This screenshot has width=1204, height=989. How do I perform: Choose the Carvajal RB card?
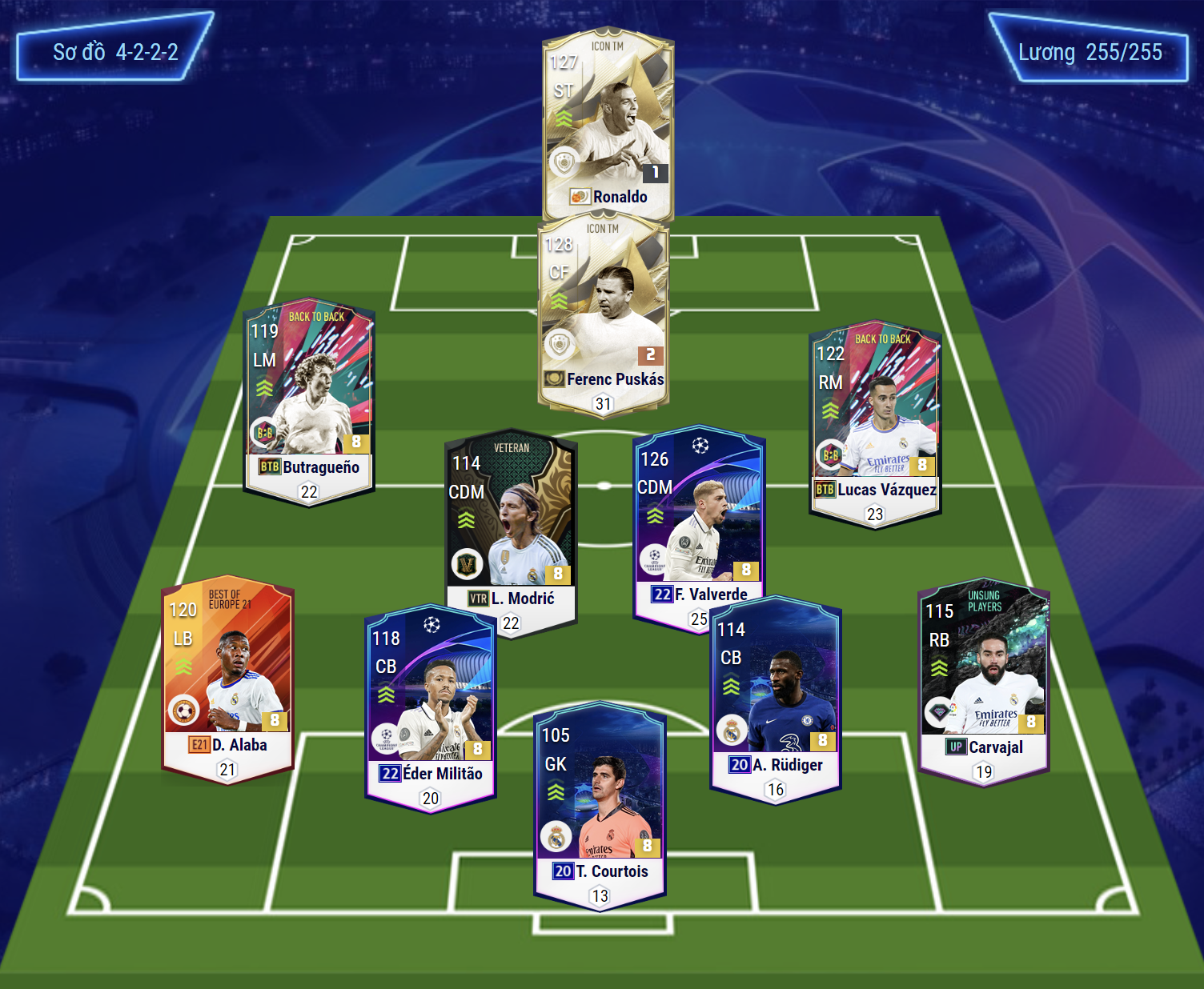[x=984, y=680]
